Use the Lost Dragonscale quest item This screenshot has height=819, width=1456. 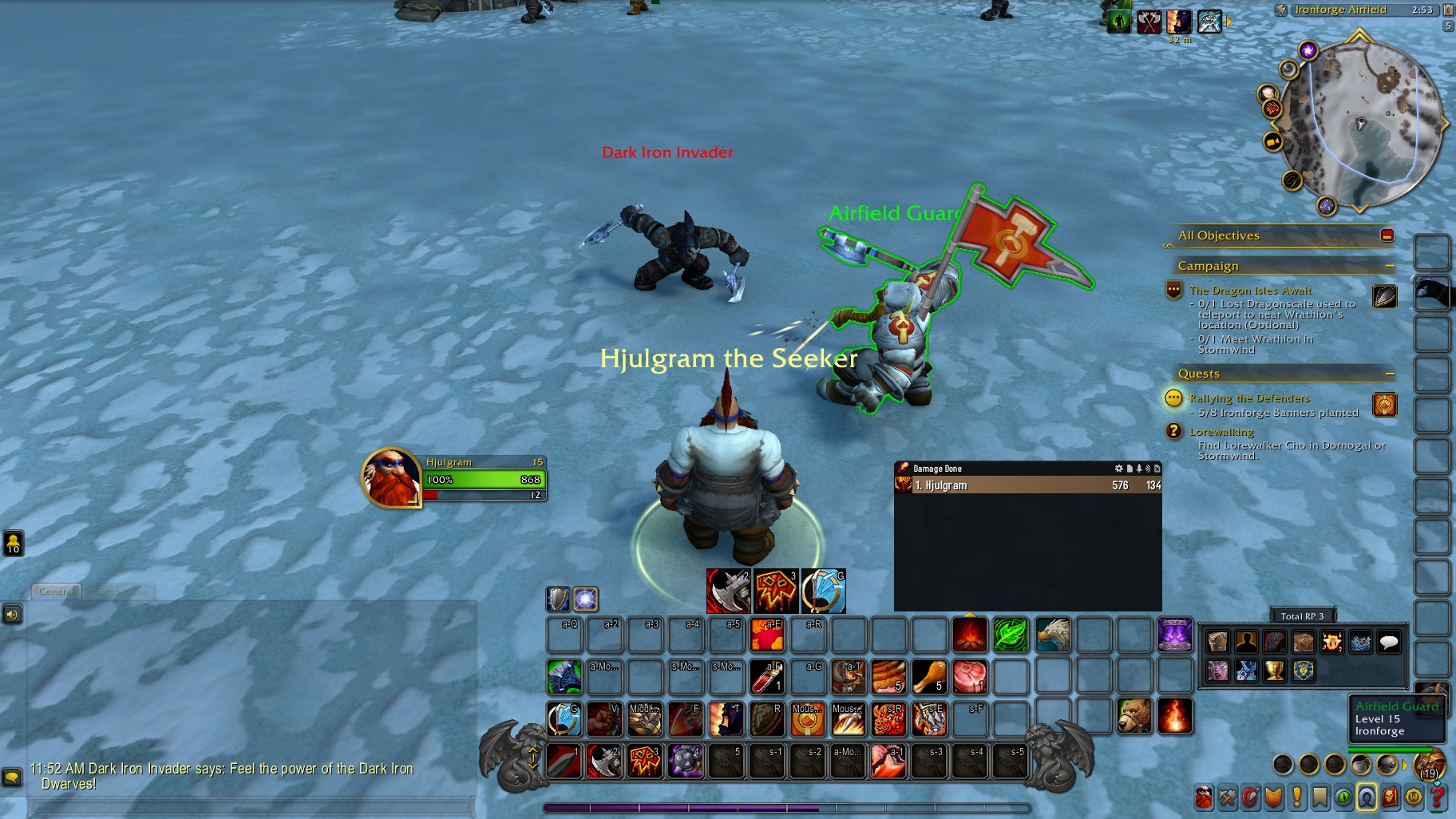(1385, 297)
